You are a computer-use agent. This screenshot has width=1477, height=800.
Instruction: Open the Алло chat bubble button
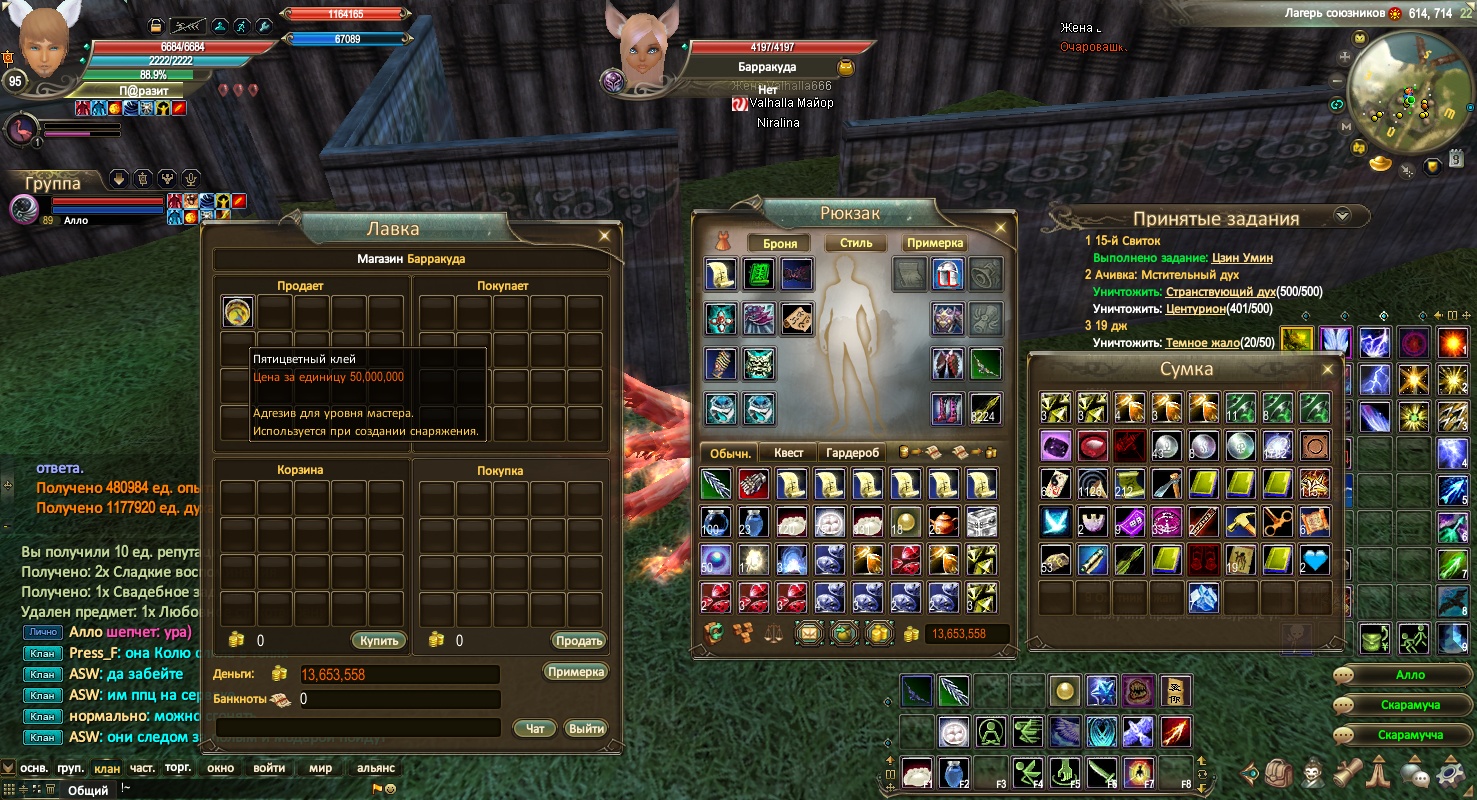click(x=1410, y=675)
